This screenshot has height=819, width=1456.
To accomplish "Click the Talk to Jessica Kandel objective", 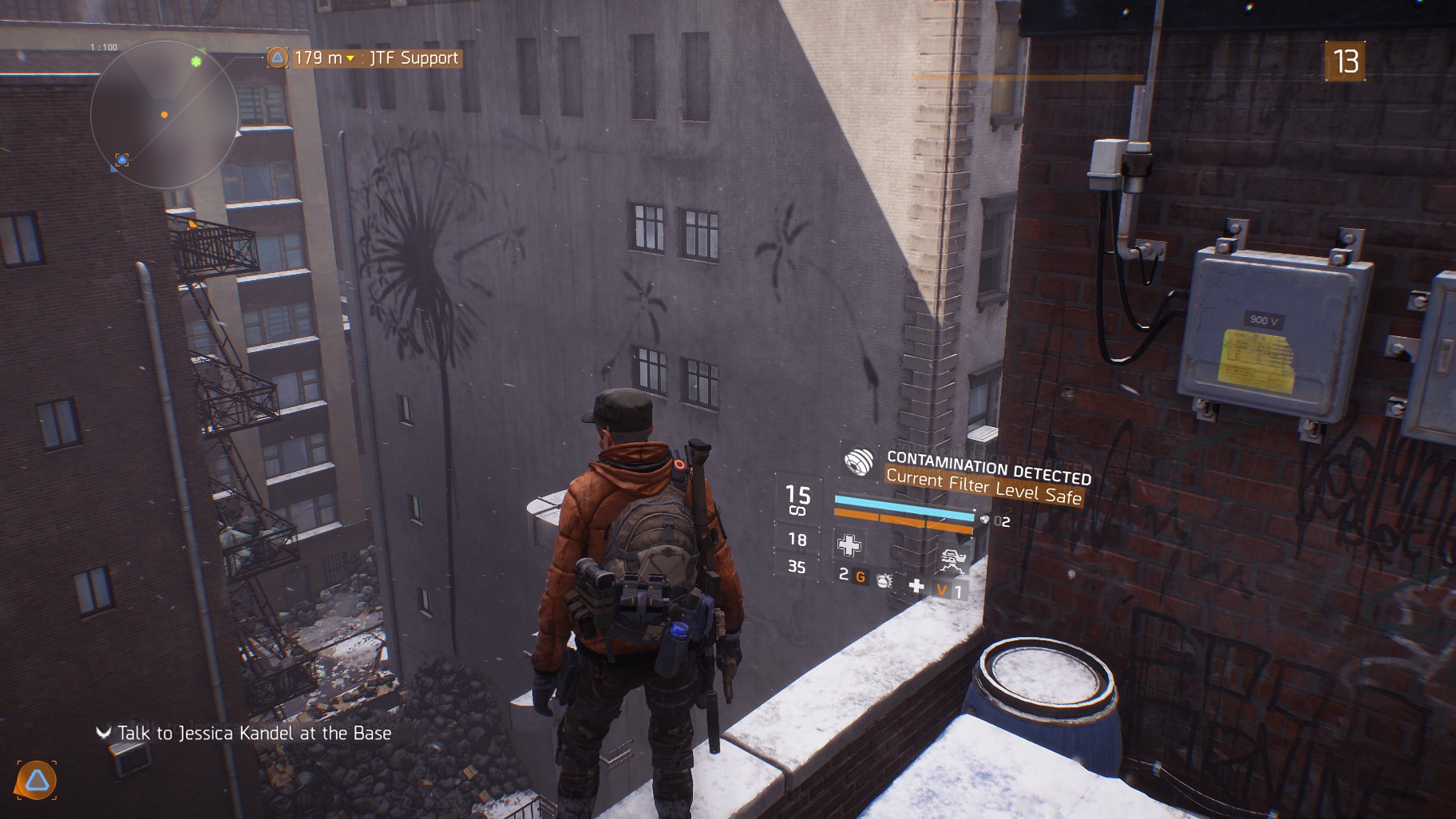I will pyautogui.click(x=254, y=733).
